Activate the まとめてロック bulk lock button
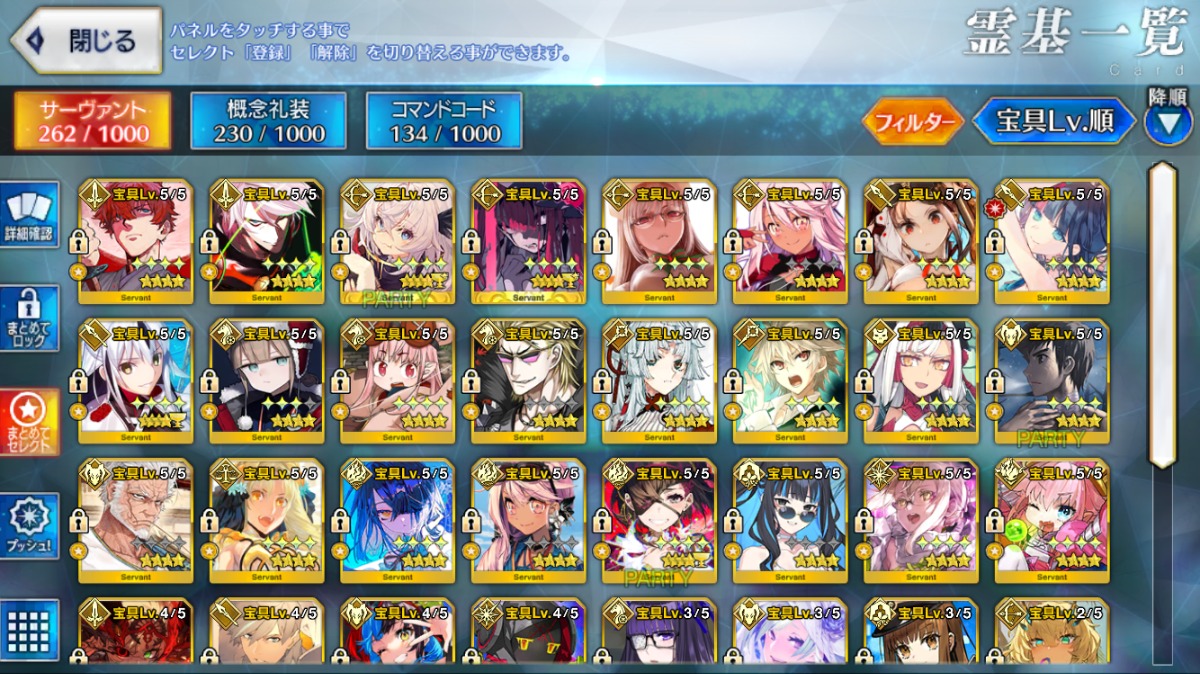The width and height of the screenshot is (1200, 674). (x=29, y=318)
